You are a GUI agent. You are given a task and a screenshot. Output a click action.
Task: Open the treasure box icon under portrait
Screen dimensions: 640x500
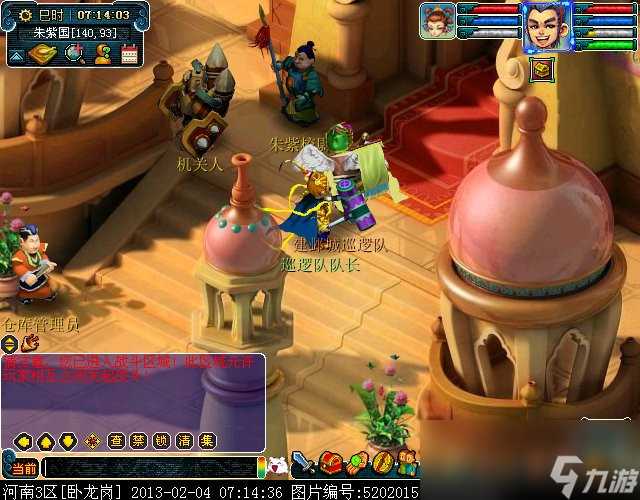pyautogui.click(x=541, y=69)
